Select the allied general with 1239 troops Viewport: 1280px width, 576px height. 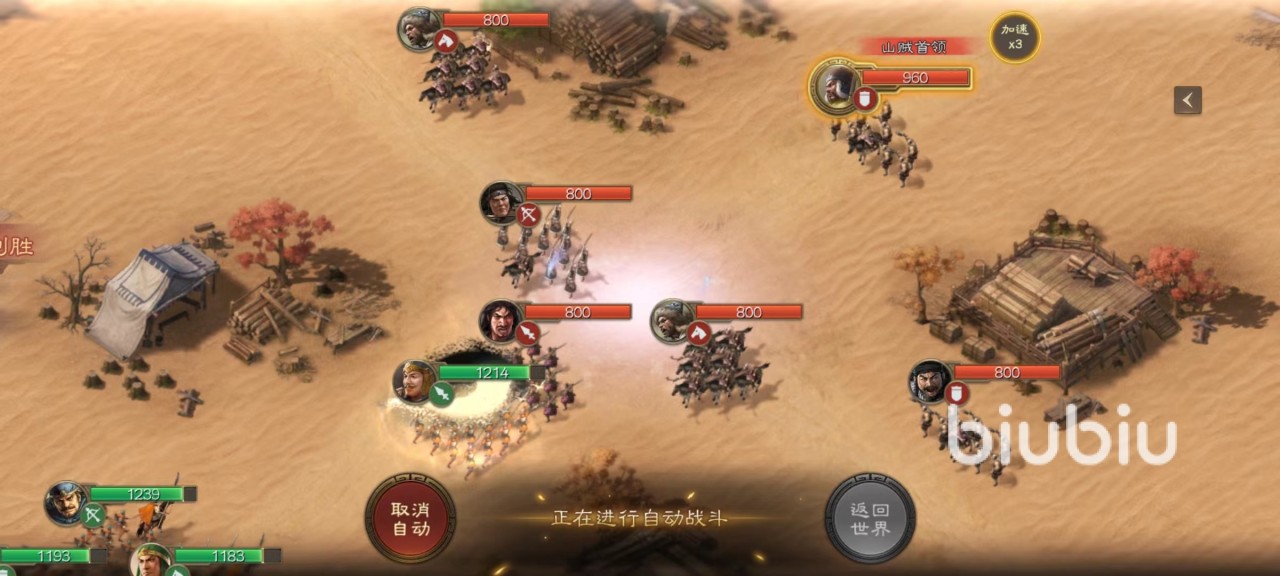(x=66, y=502)
